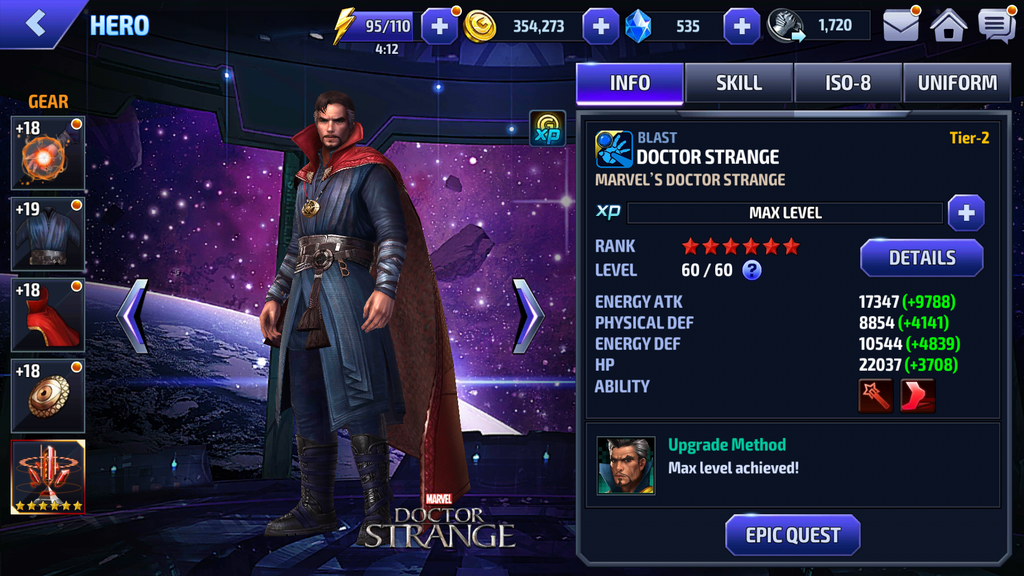Tap the XP chip icon

[547, 129]
